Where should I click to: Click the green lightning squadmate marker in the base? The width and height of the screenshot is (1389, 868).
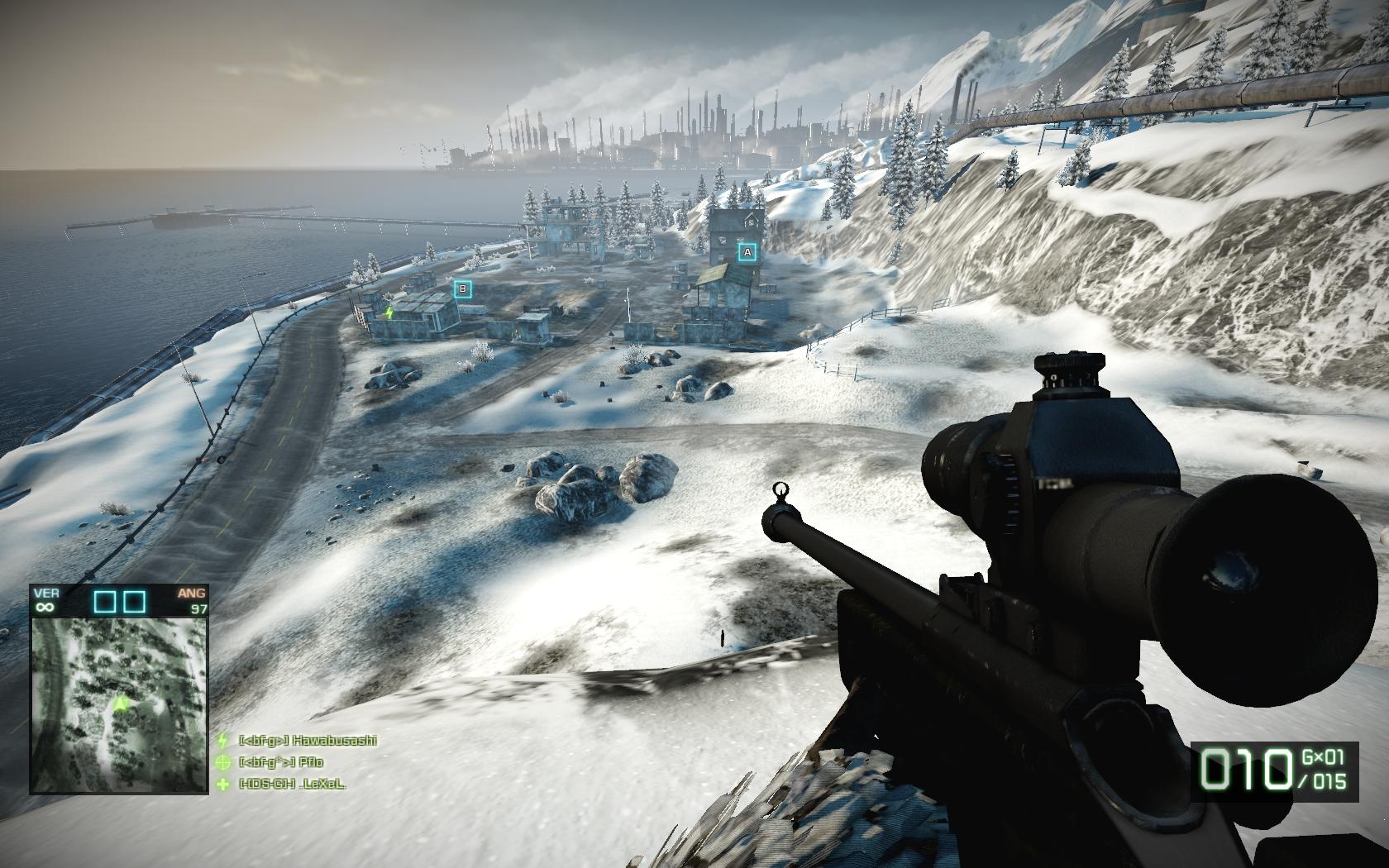click(390, 313)
